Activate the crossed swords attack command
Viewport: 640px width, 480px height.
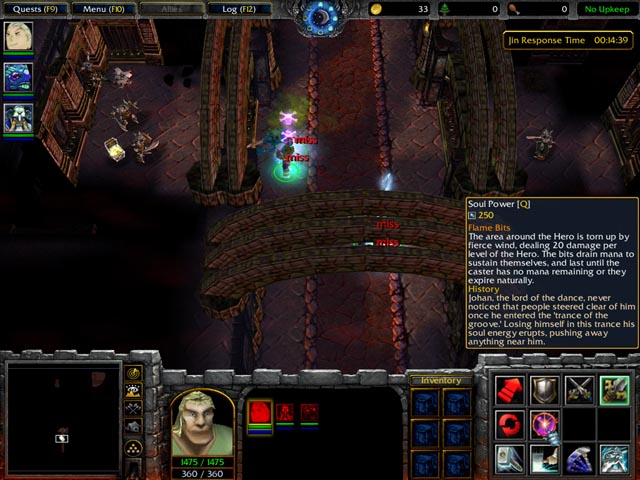[x=580, y=390]
